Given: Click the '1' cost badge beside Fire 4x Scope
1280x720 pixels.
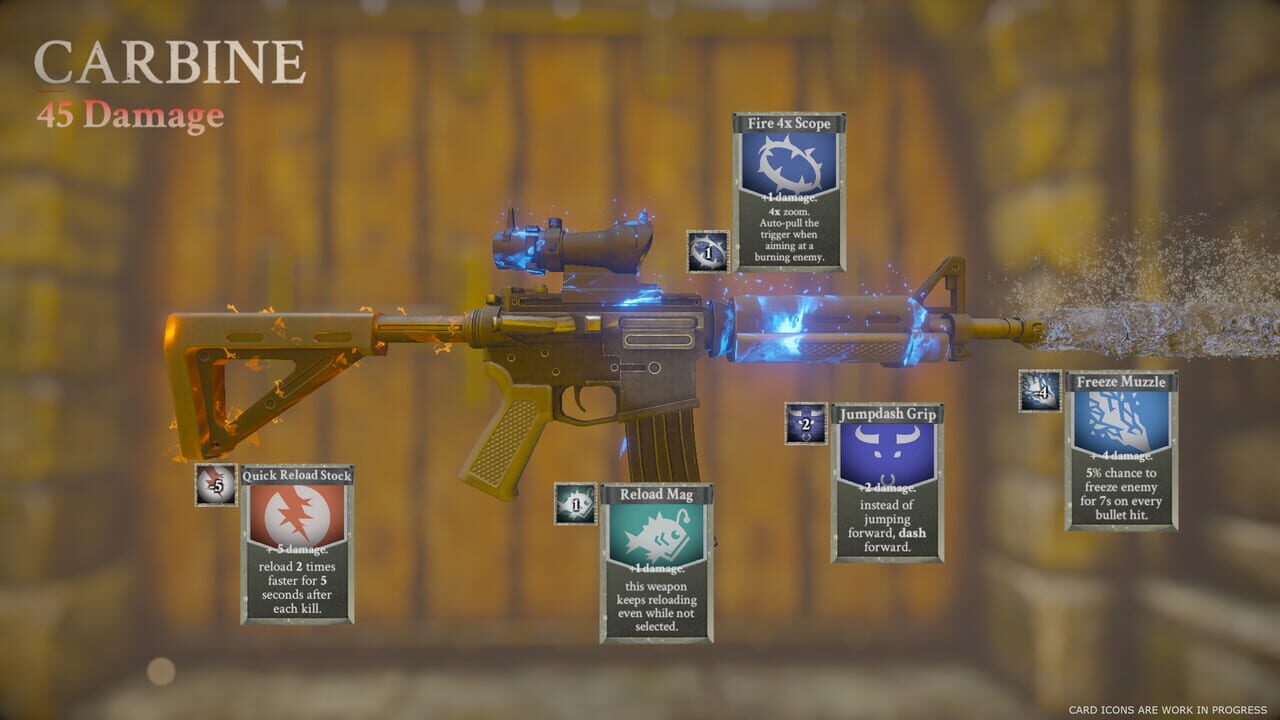Looking at the screenshot, I should [705, 251].
